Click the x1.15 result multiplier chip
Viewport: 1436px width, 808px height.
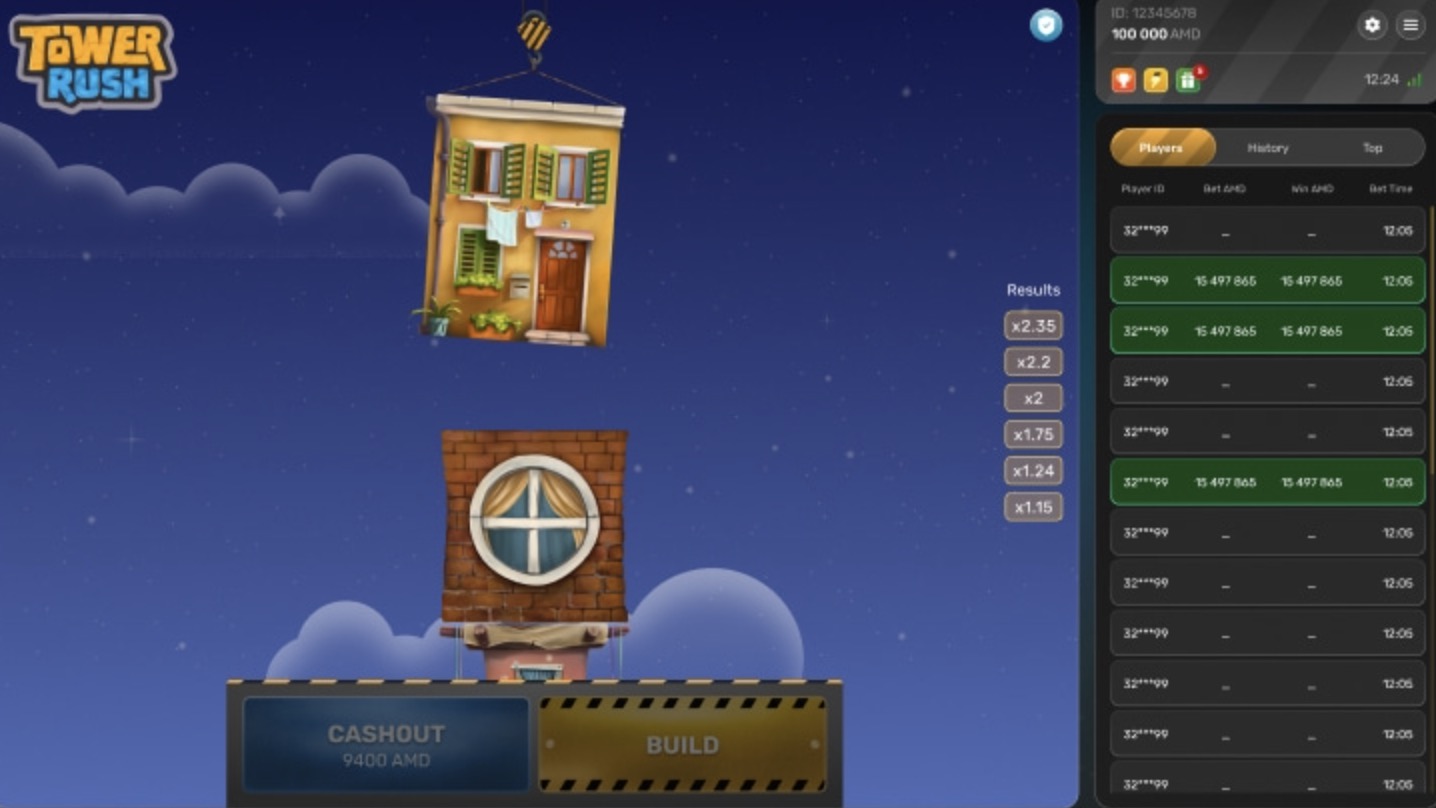[1033, 507]
